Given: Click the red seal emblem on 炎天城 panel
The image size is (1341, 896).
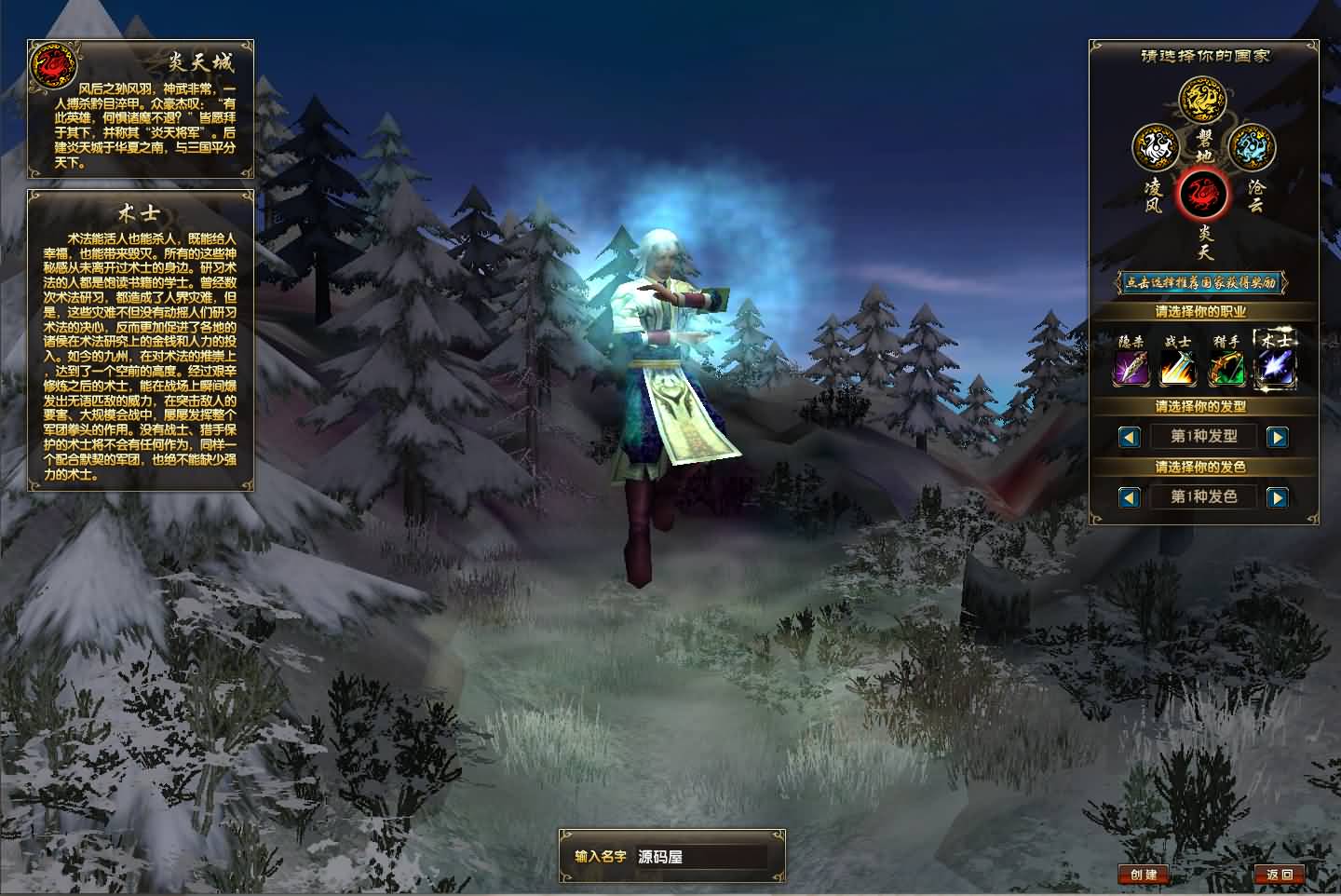Looking at the screenshot, I should 53,67.
